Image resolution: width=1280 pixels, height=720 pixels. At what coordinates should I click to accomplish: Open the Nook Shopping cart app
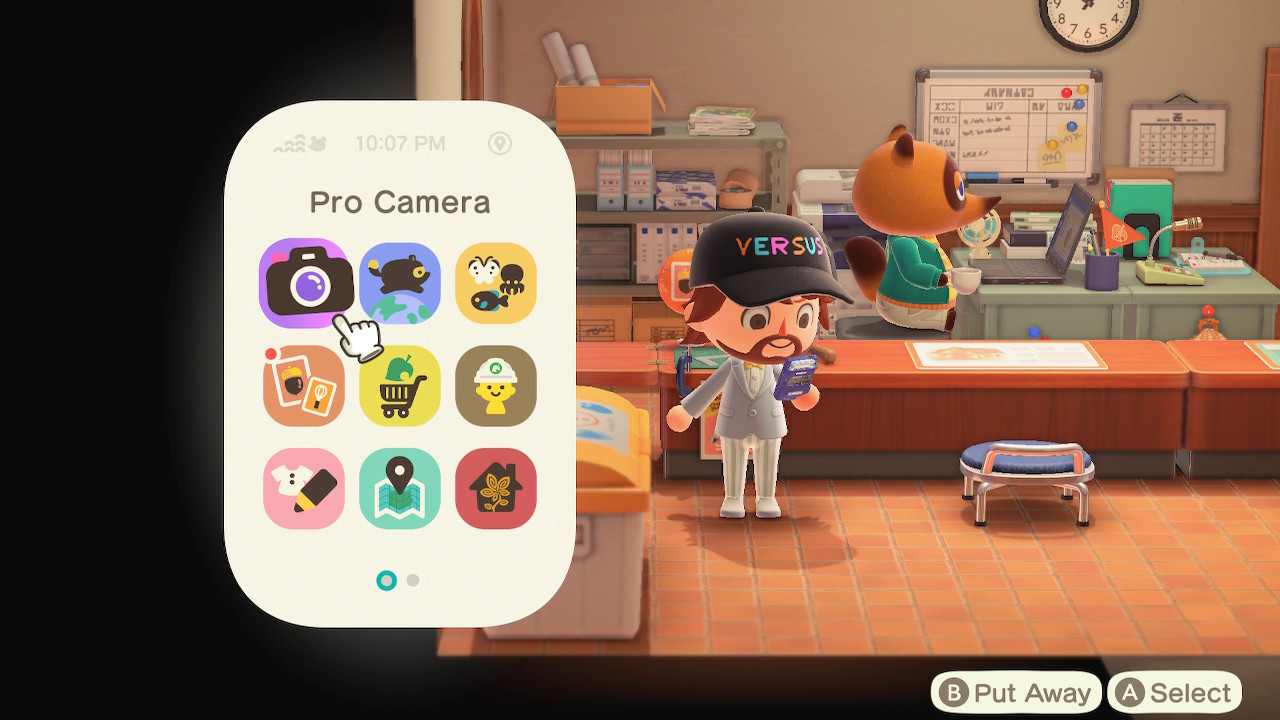400,385
